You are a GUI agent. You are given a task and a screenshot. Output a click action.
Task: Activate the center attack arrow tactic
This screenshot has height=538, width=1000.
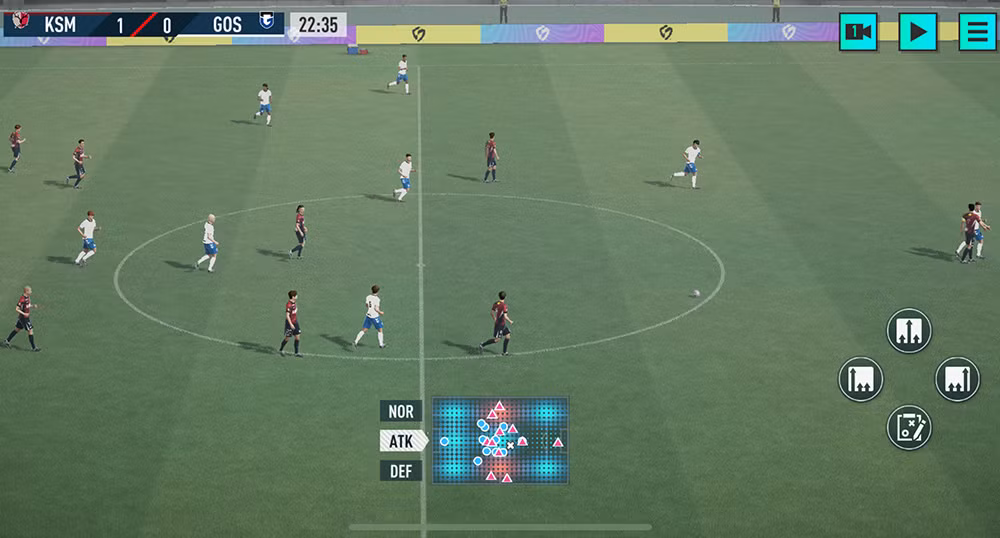[908, 331]
